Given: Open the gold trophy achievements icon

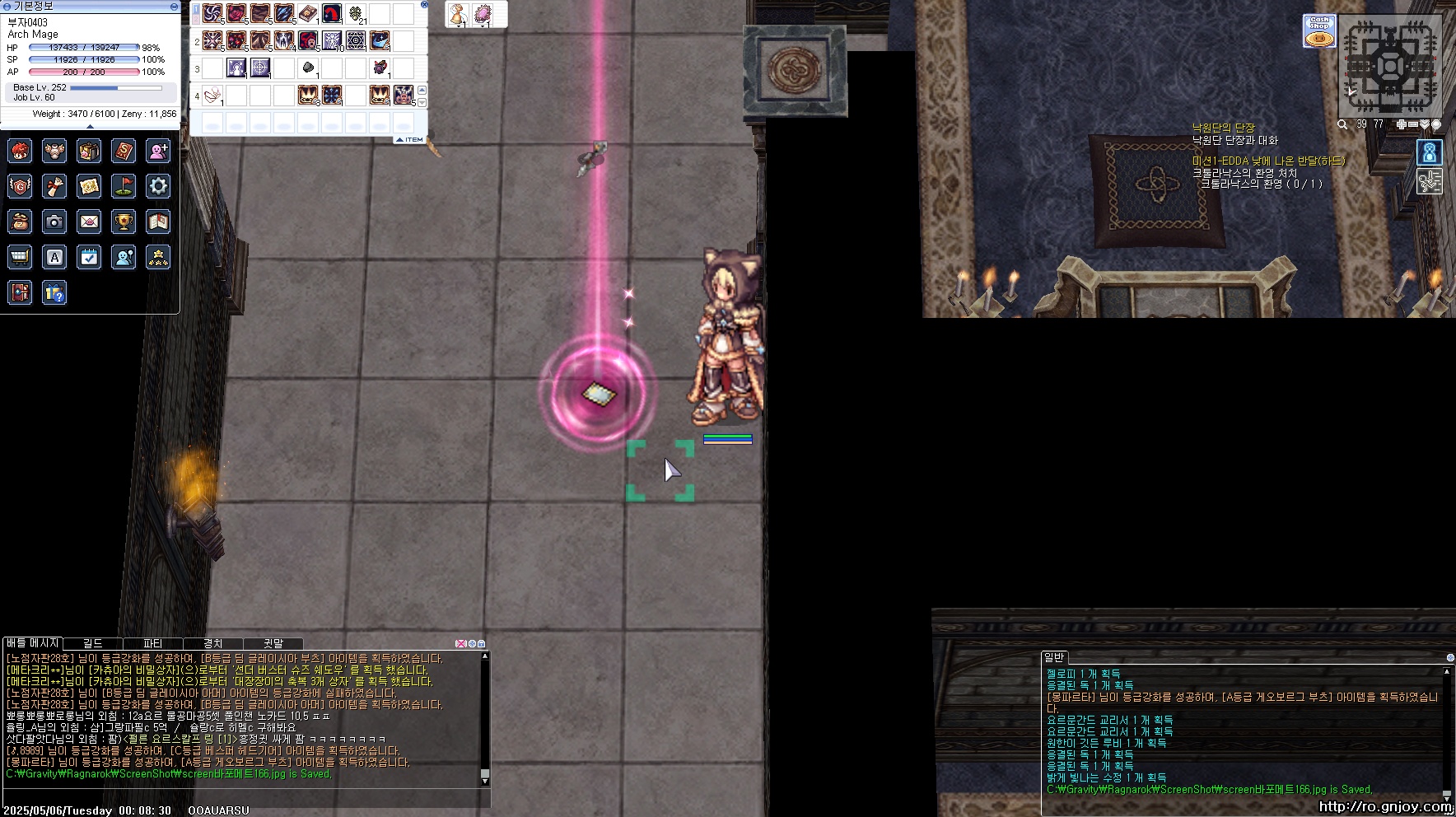Looking at the screenshot, I should click(x=124, y=222).
